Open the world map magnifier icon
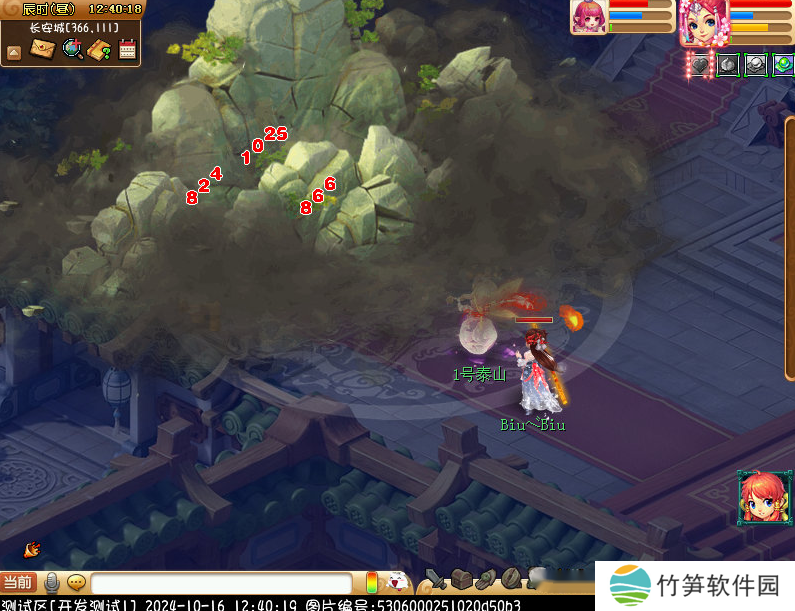The image size is (795, 611). pyautogui.click(x=72, y=48)
